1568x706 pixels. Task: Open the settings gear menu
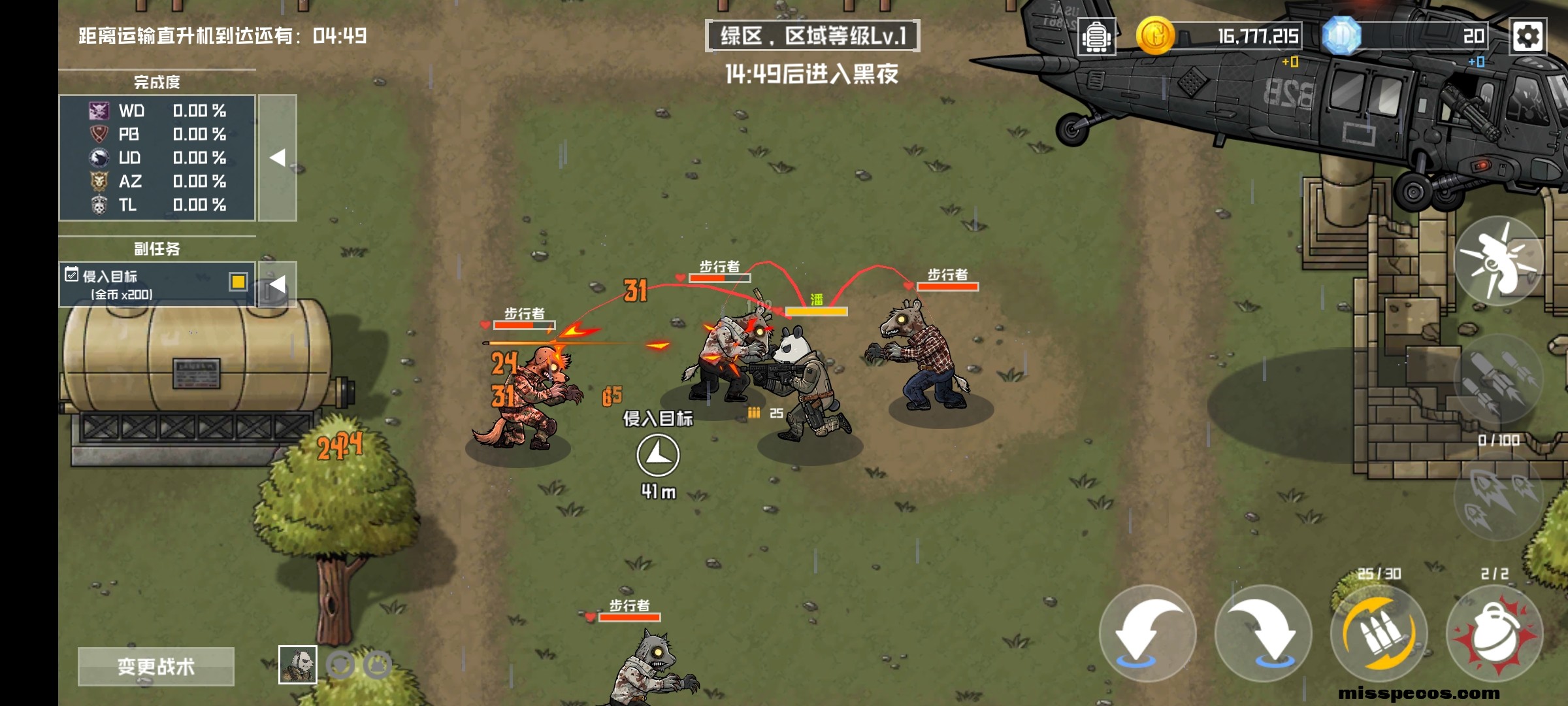[x=1527, y=36]
